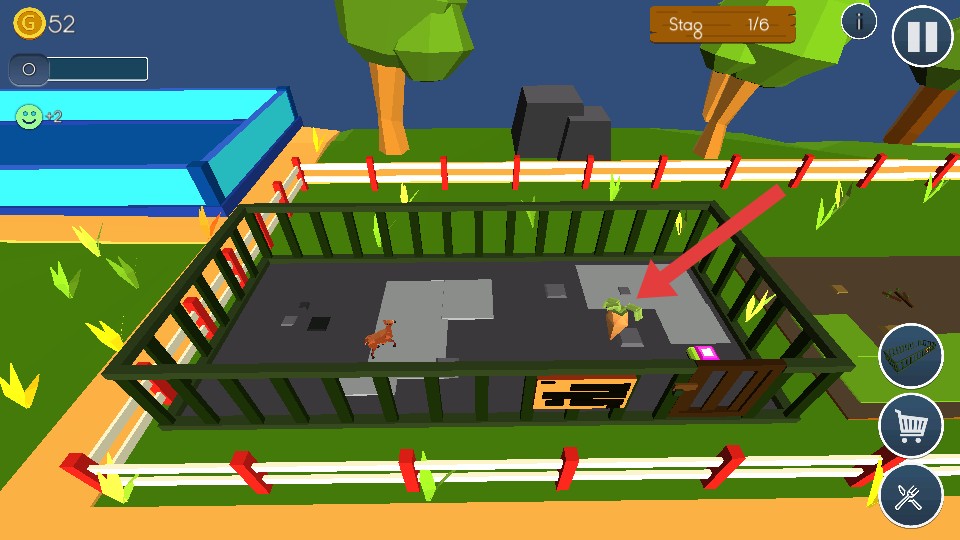Pause the game
Image resolution: width=960 pixels, height=540 pixels.
922,36
